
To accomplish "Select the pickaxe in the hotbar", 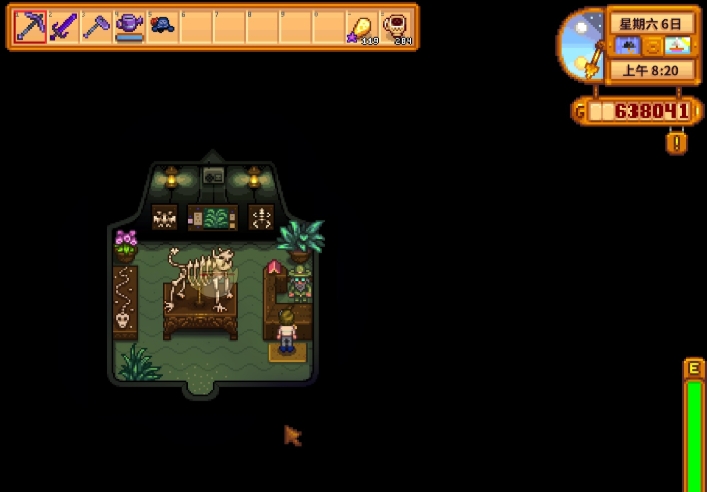I will point(30,27).
